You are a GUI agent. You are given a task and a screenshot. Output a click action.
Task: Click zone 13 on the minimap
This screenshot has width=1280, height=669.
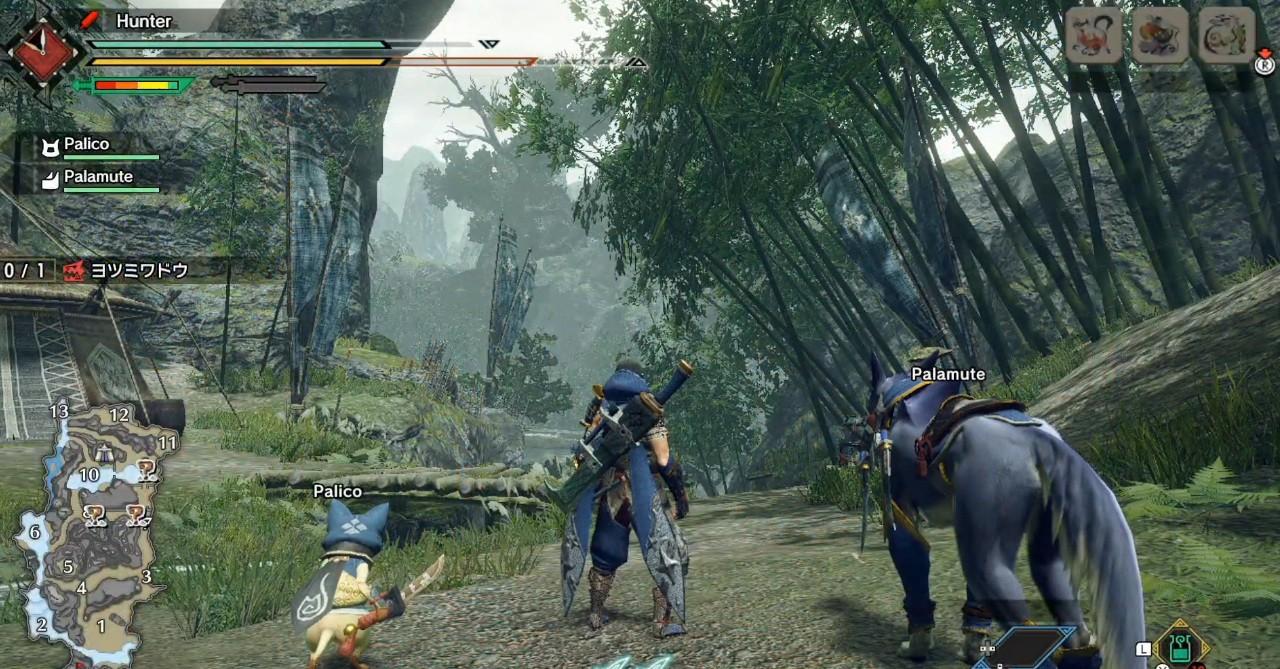(59, 411)
